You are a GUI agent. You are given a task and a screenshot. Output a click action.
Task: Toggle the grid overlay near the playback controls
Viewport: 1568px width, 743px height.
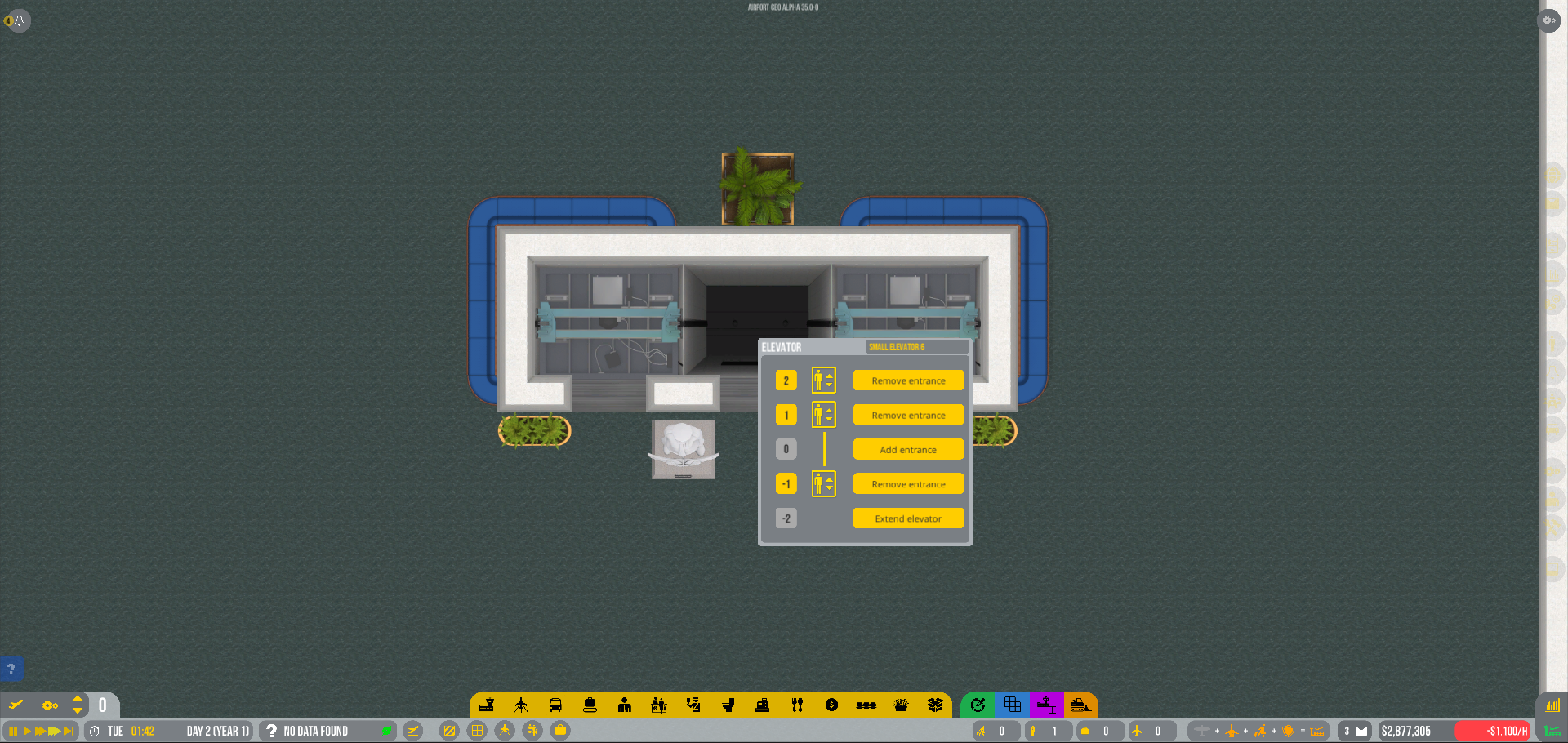pyautogui.click(x=477, y=731)
